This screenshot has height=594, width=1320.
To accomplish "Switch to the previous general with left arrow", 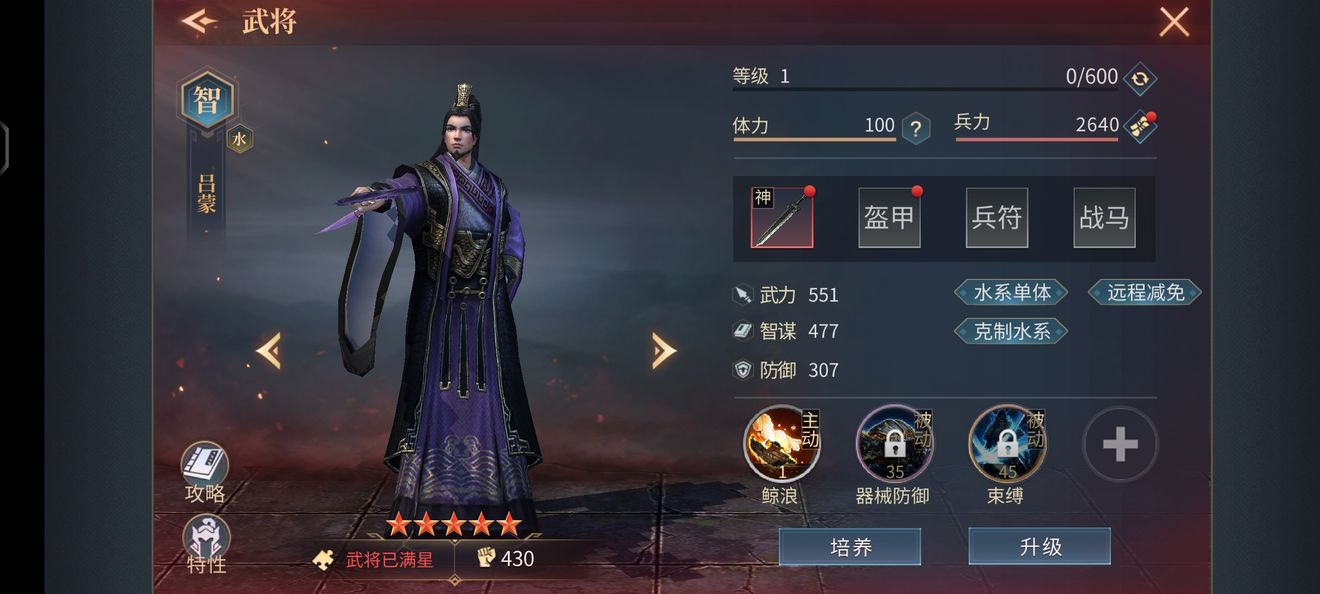I will pyautogui.click(x=268, y=350).
